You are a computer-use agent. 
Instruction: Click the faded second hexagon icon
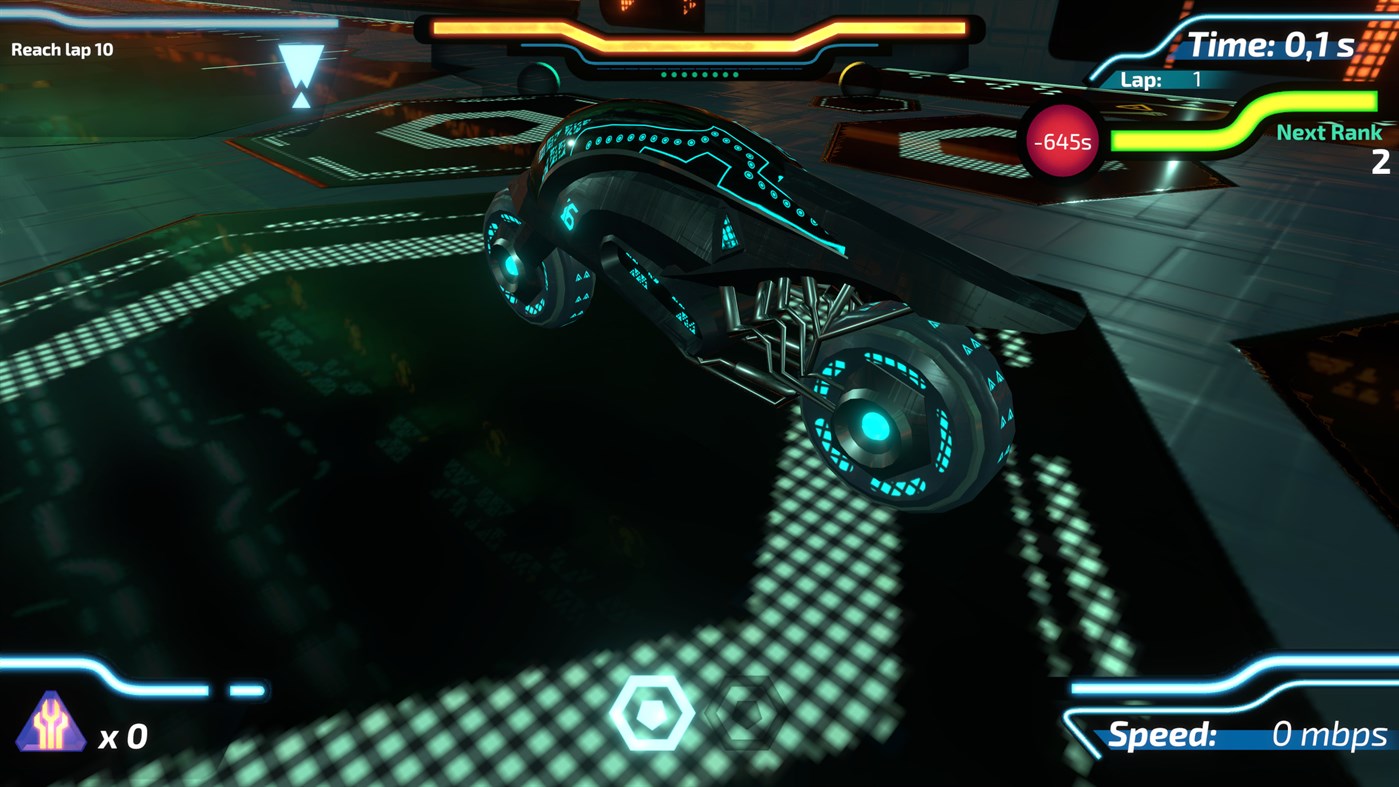coord(742,712)
